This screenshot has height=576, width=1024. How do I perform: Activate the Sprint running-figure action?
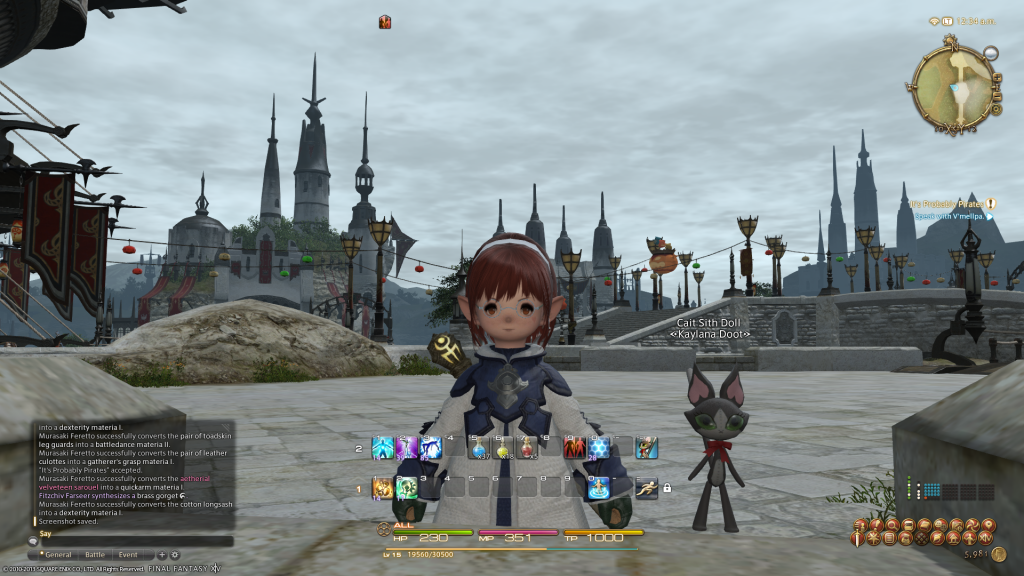coord(646,488)
